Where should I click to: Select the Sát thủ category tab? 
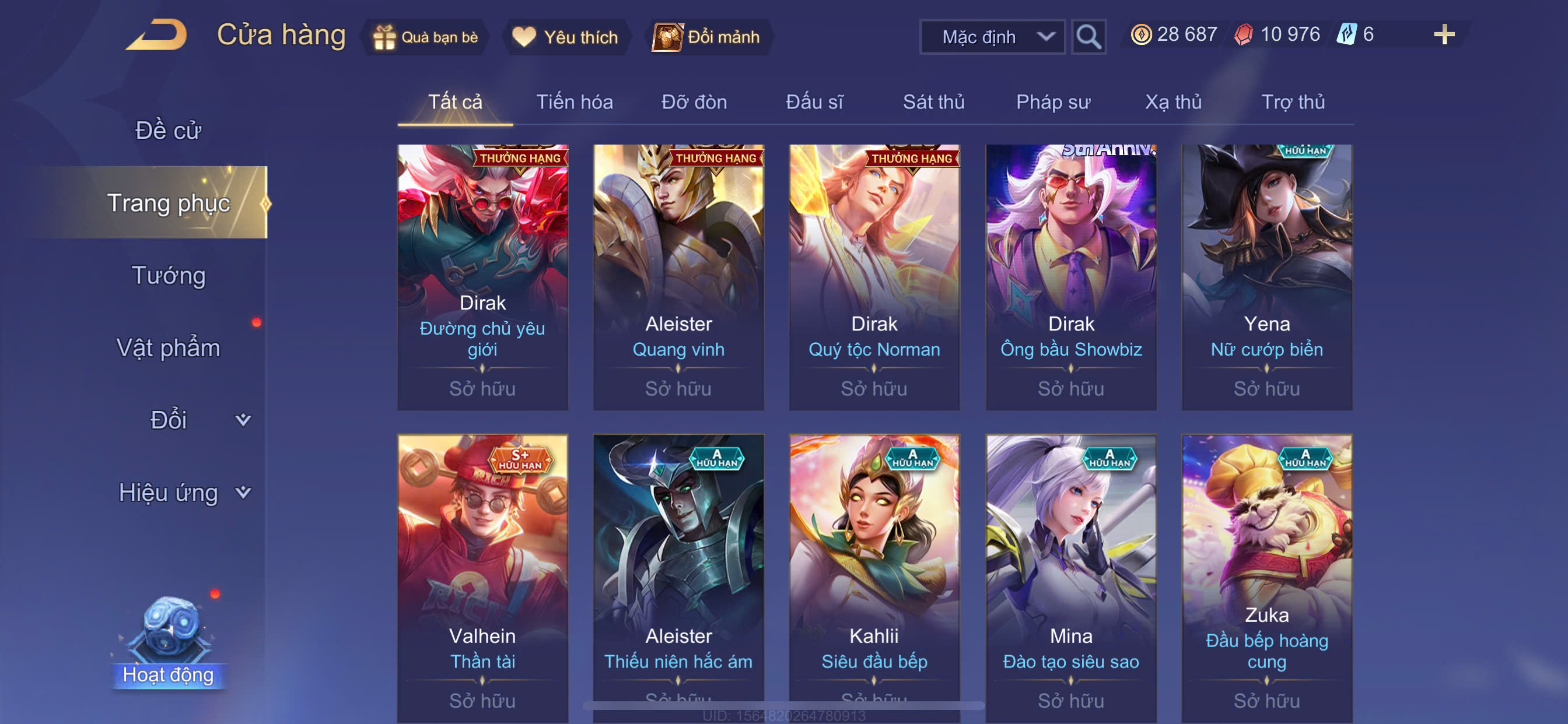933,101
